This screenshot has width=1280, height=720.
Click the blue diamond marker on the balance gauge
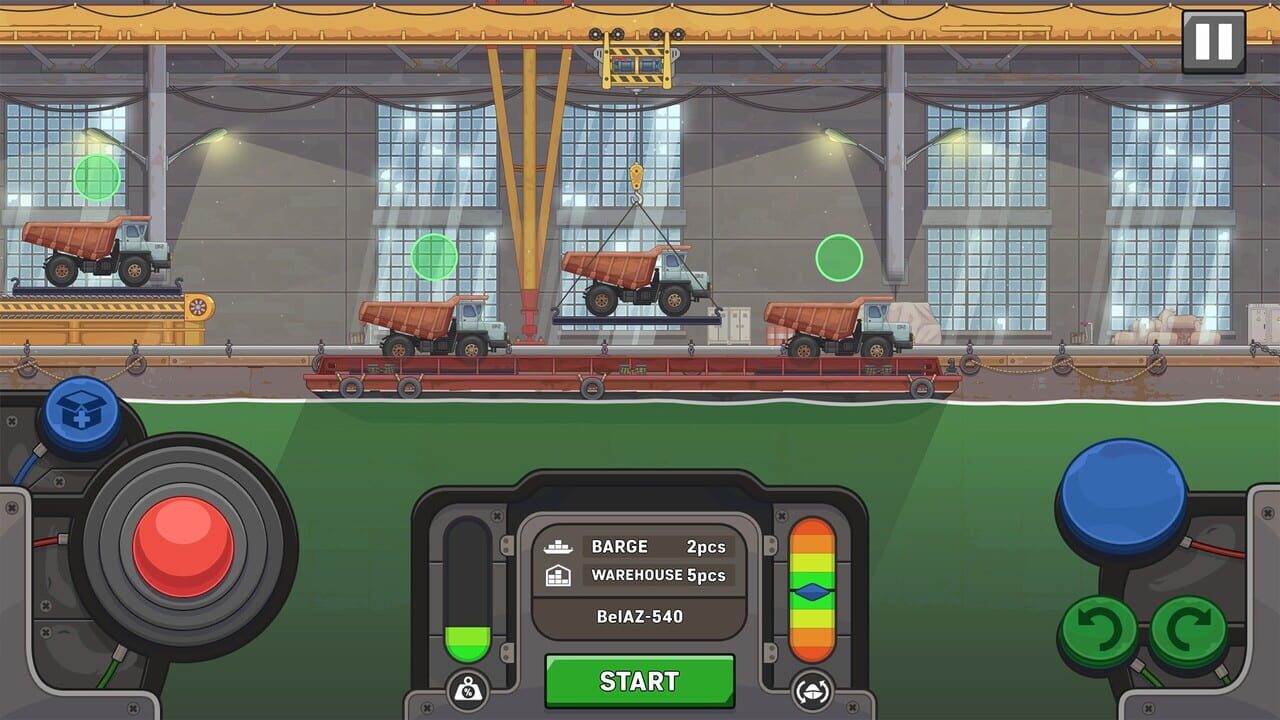click(814, 592)
